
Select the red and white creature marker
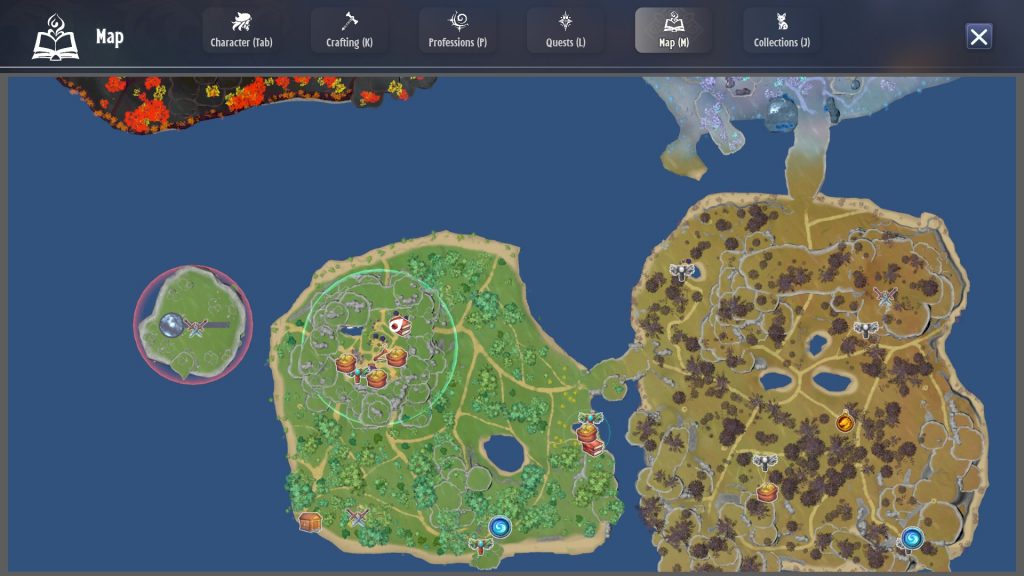point(399,325)
